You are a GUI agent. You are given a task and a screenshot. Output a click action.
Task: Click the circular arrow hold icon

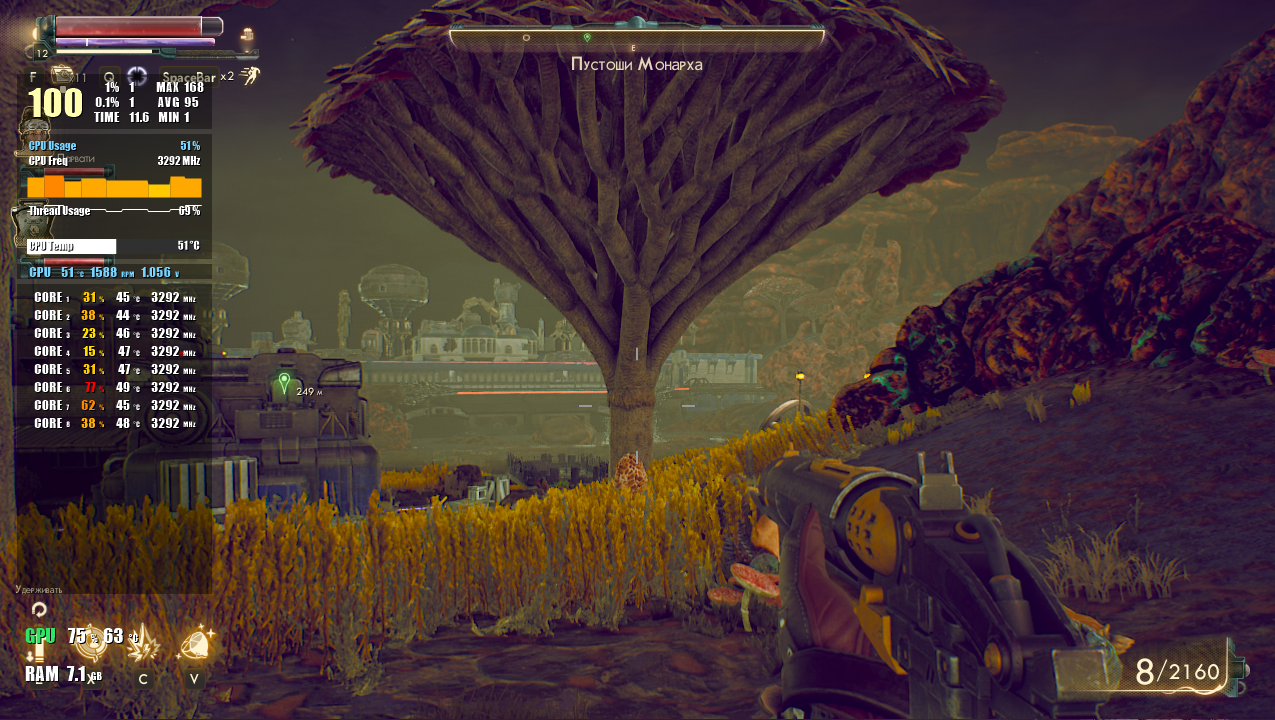(x=39, y=609)
